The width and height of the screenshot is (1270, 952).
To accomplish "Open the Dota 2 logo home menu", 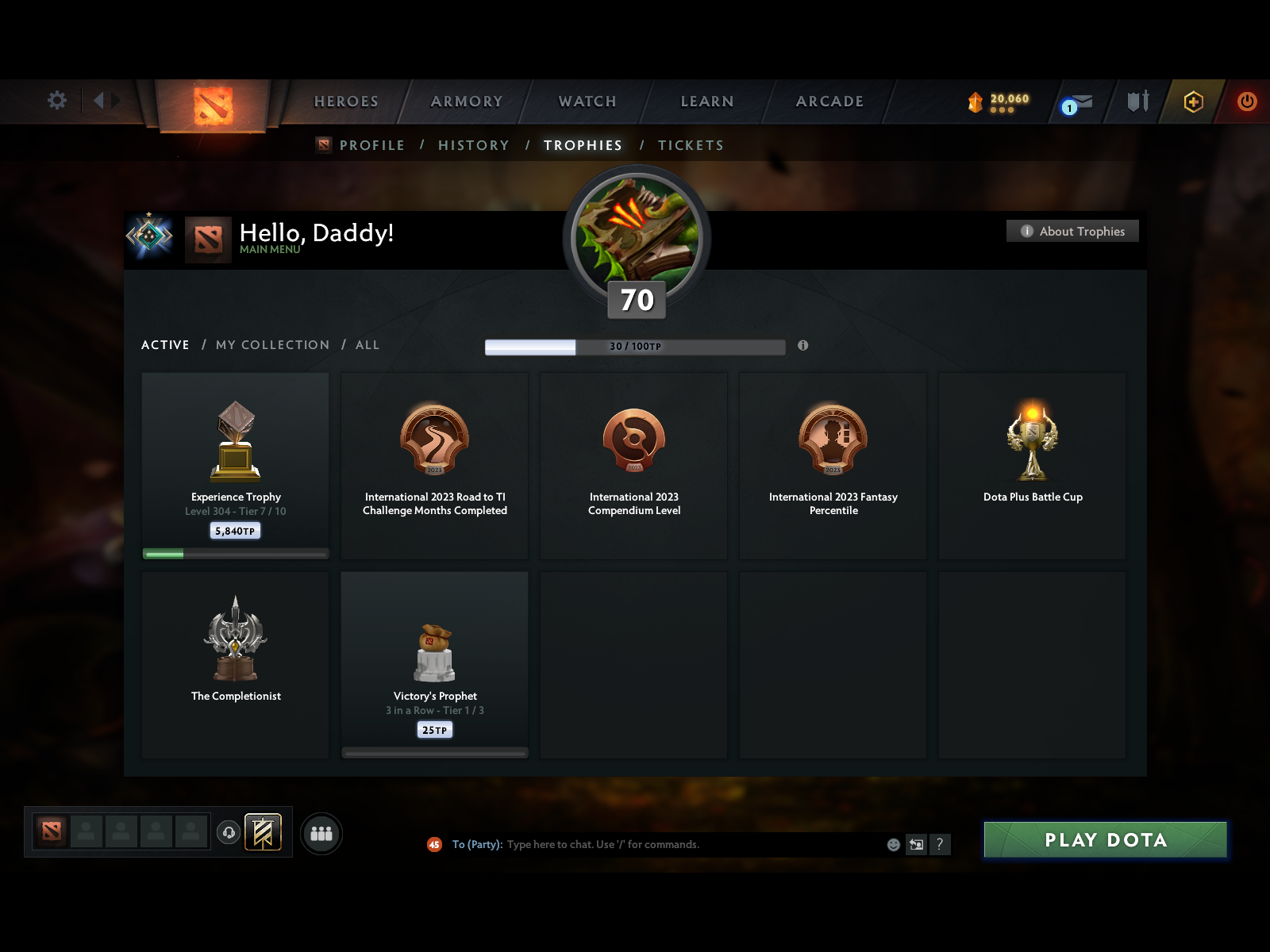I will pyautogui.click(x=213, y=105).
